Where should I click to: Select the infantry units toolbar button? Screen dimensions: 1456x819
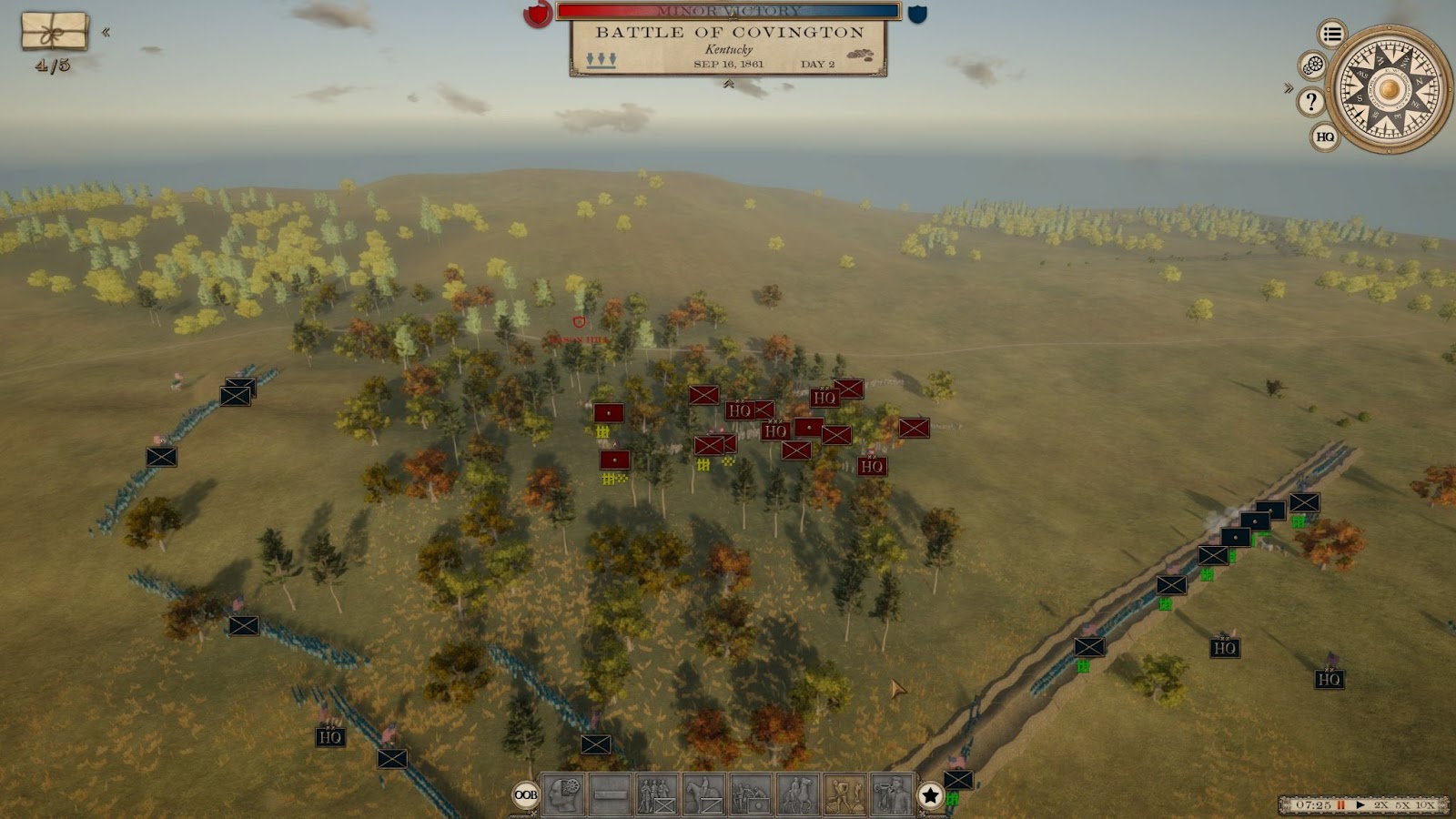657,794
